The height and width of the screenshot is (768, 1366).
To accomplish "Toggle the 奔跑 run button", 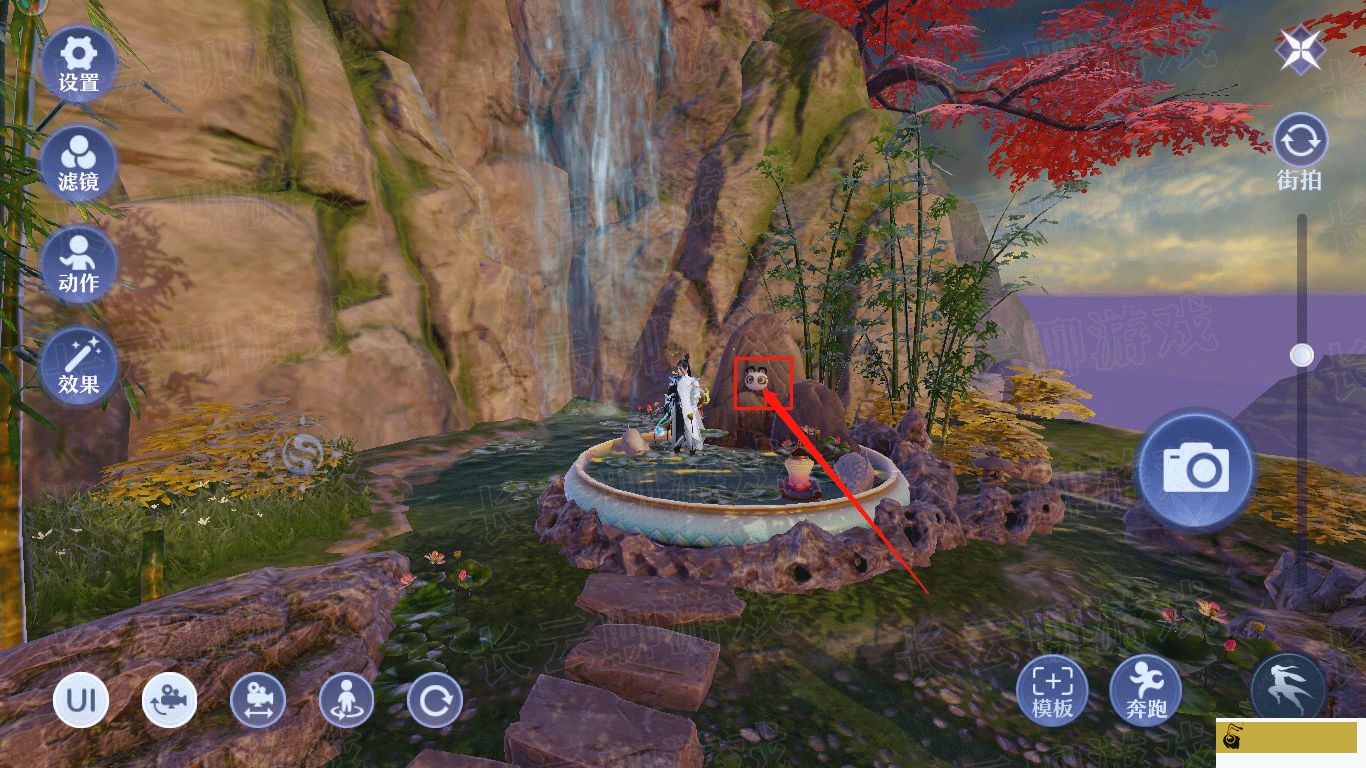I will pos(1145,689).
